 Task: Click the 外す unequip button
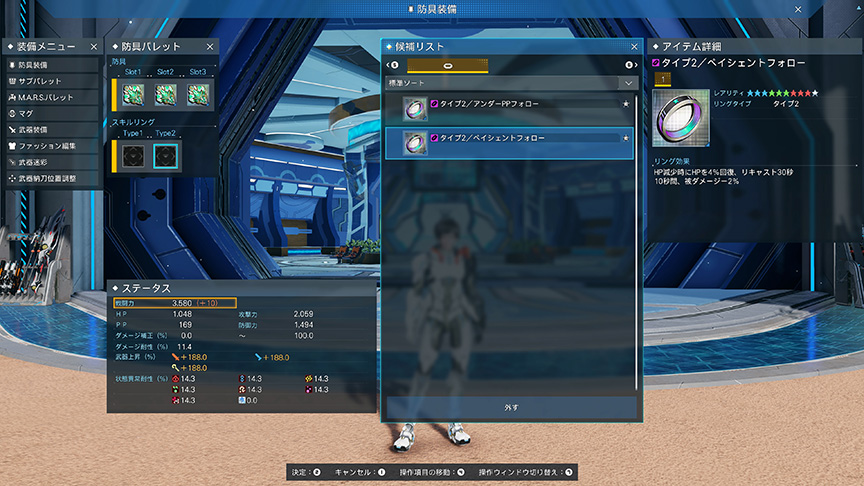[511, 408]
